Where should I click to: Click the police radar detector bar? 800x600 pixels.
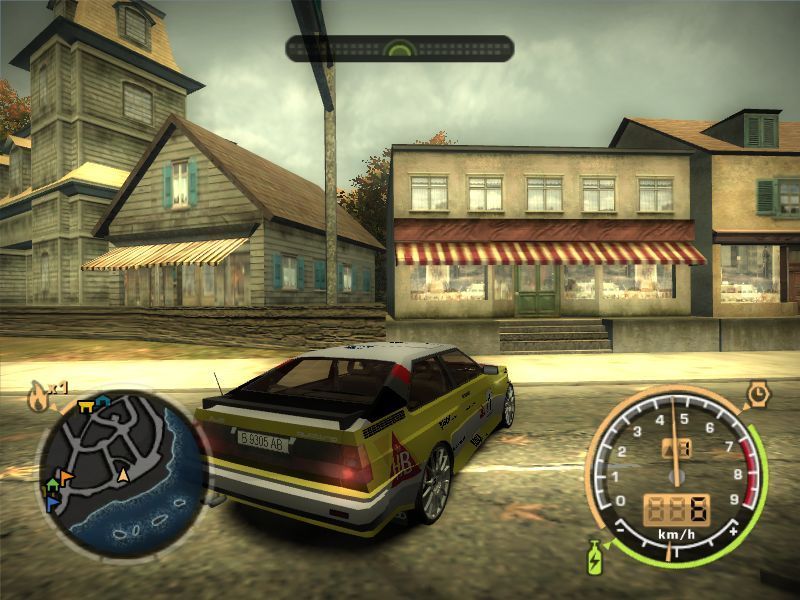400,48
